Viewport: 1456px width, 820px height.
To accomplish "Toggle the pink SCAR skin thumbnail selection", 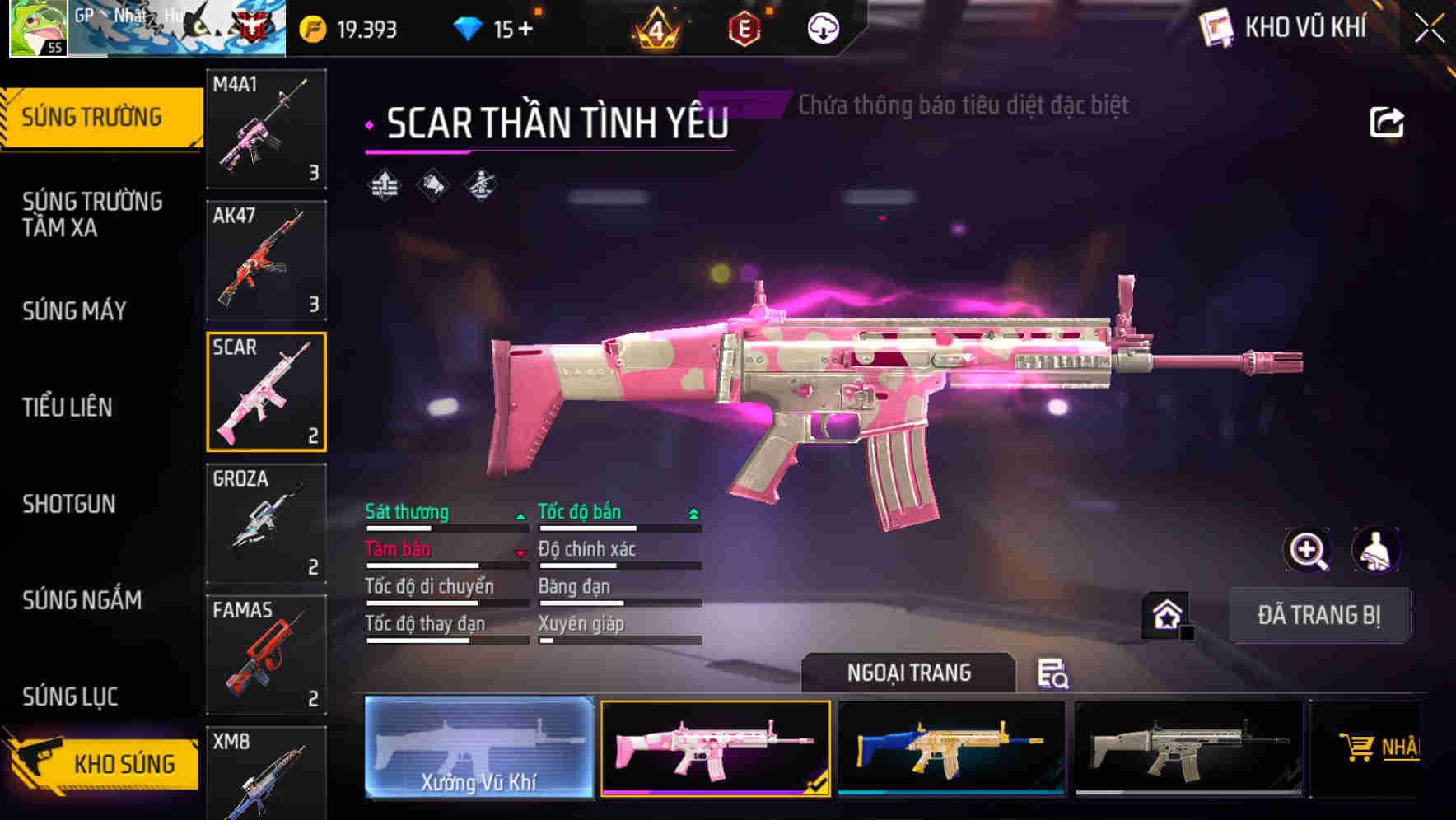I will coord(716,748).
